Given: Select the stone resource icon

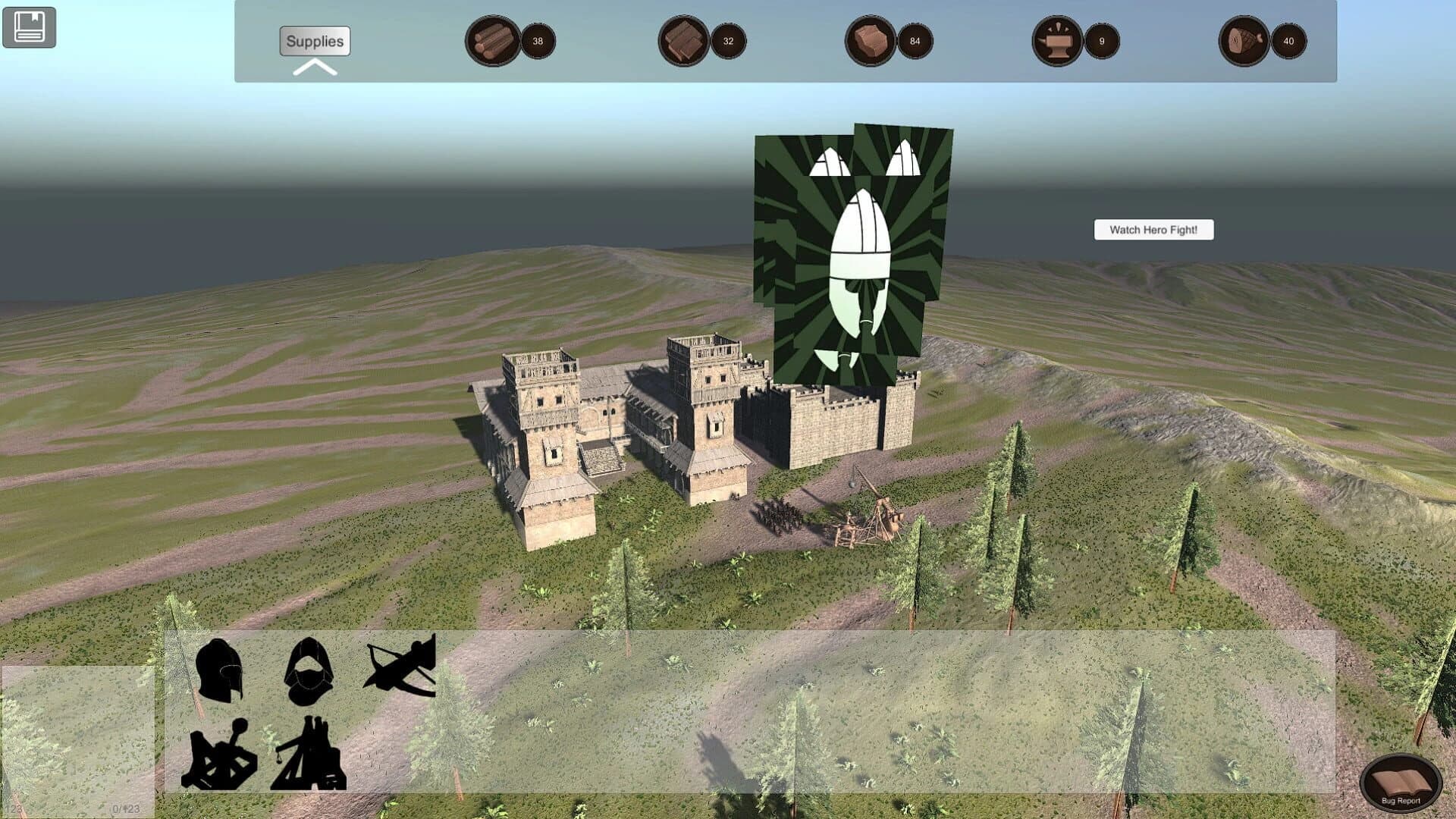Looking at the screenshot, I should (x=871, y=42).
